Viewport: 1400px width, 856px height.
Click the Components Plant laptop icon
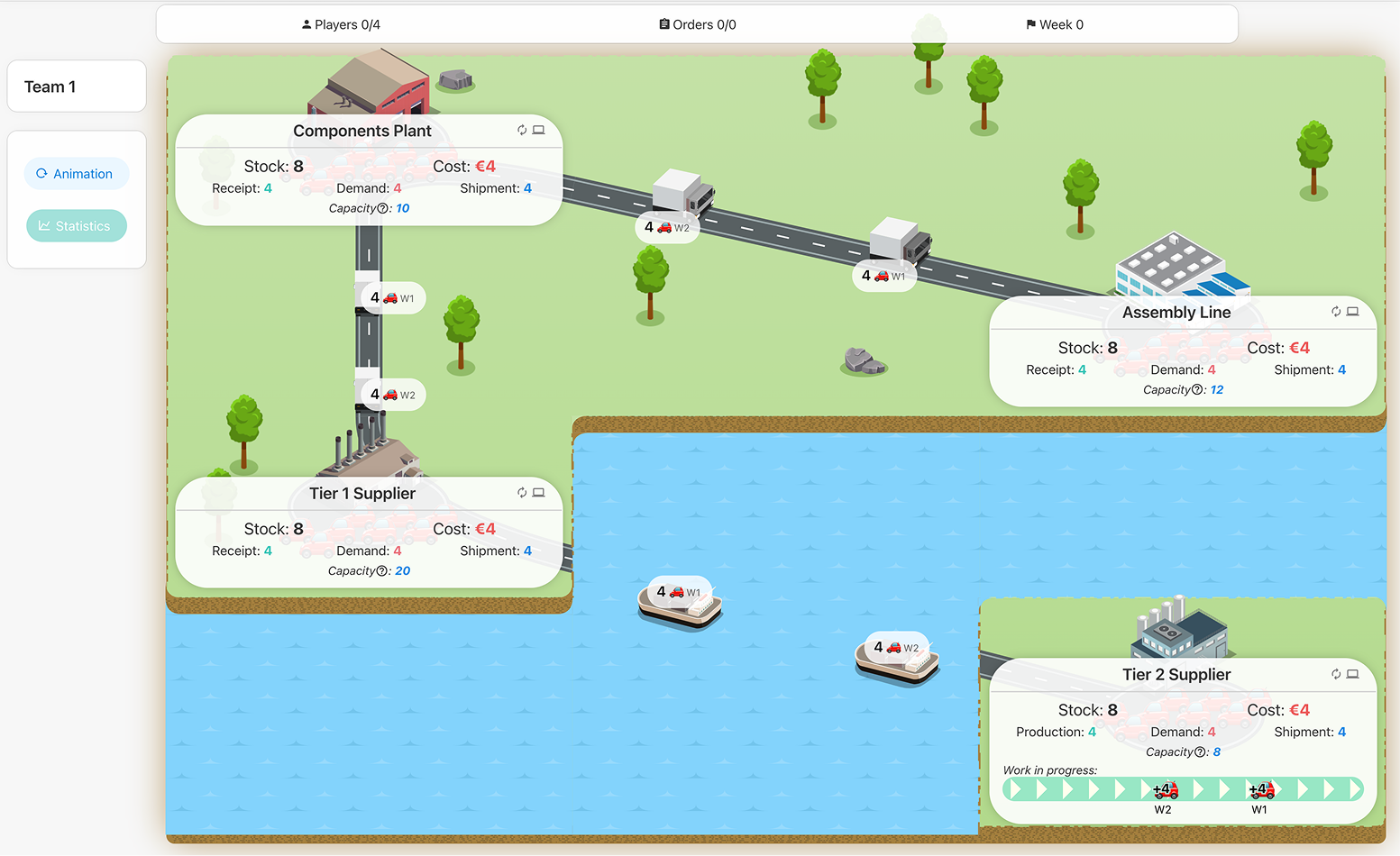click(538, 130)
